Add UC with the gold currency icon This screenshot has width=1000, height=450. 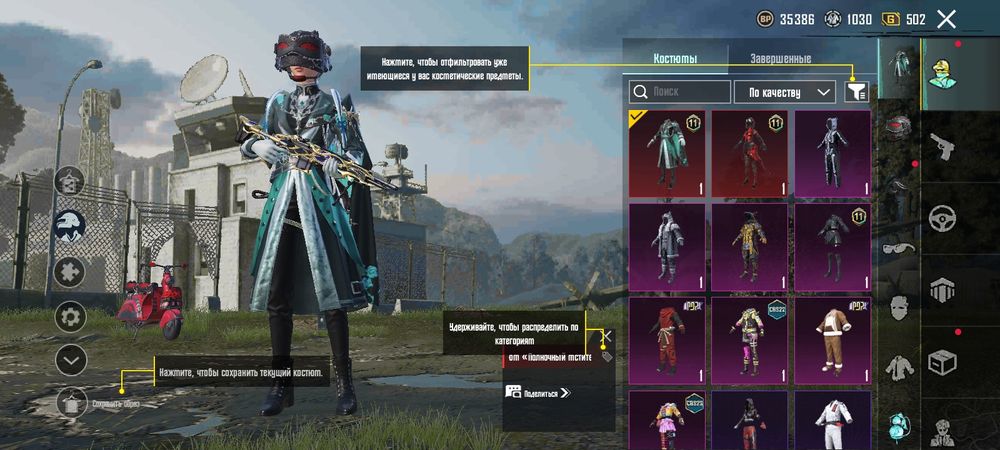pyautogui.click(x=889, y=19)
